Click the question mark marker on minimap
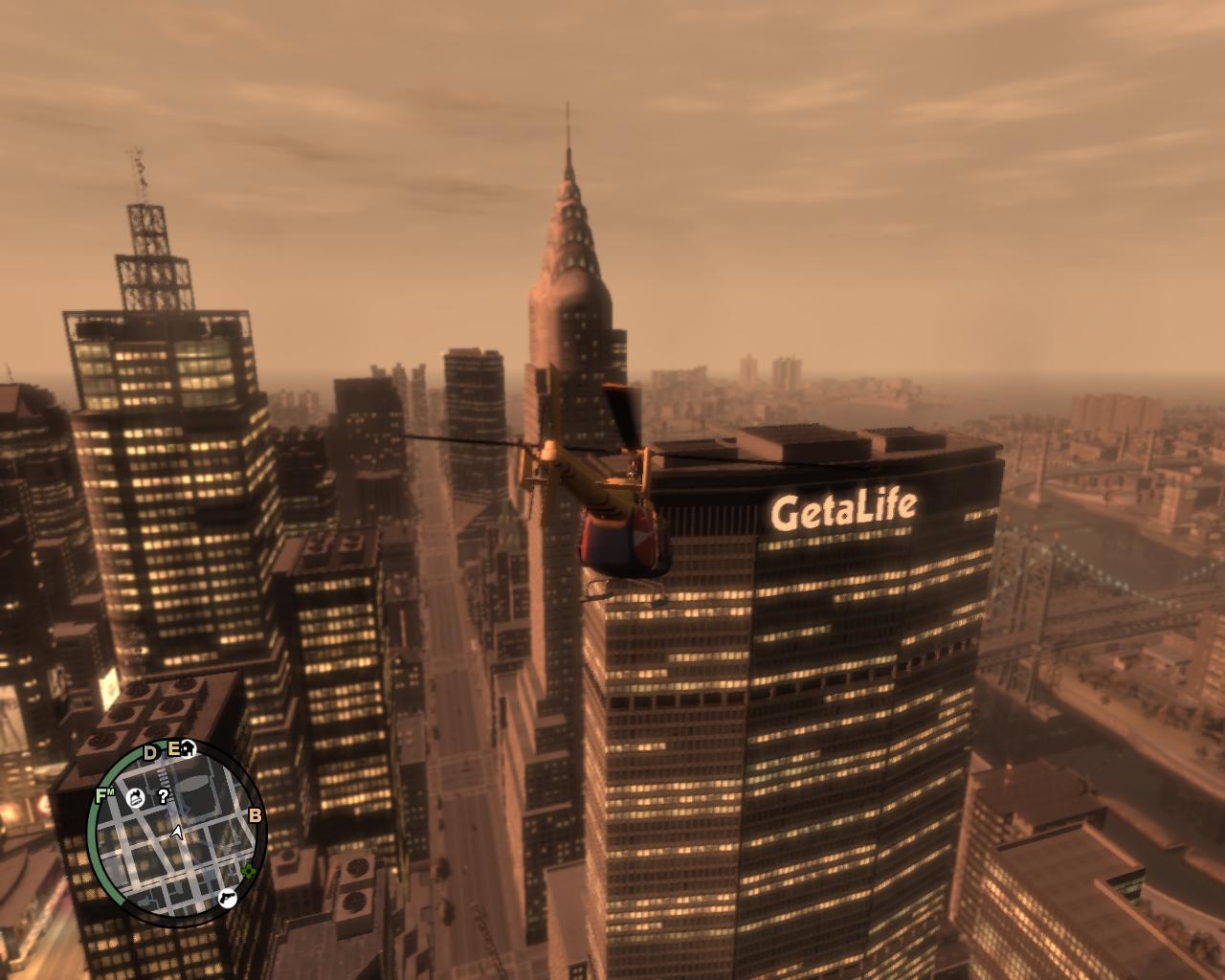 click(164, 795)
